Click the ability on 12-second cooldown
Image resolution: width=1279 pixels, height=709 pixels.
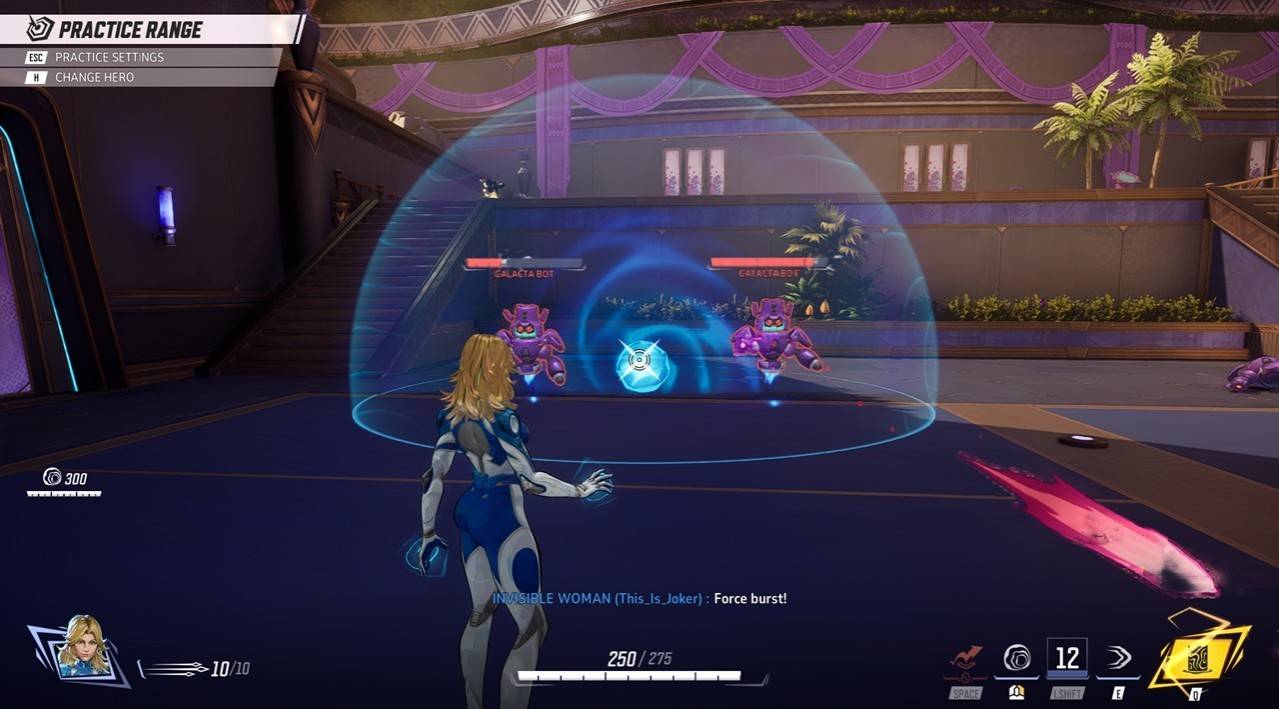[1067, 657]
